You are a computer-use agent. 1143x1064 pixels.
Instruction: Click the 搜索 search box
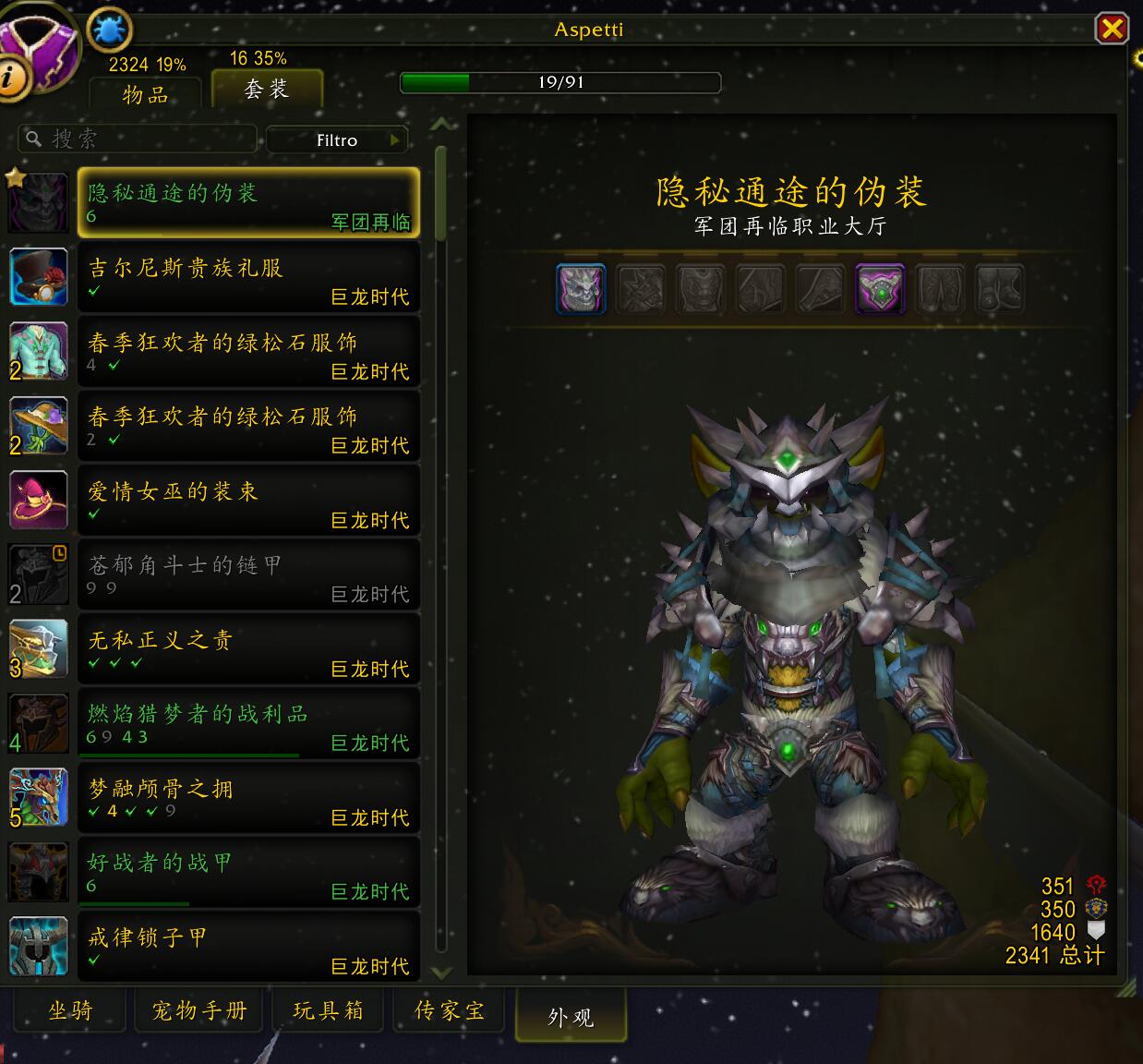tap(138, 139)
